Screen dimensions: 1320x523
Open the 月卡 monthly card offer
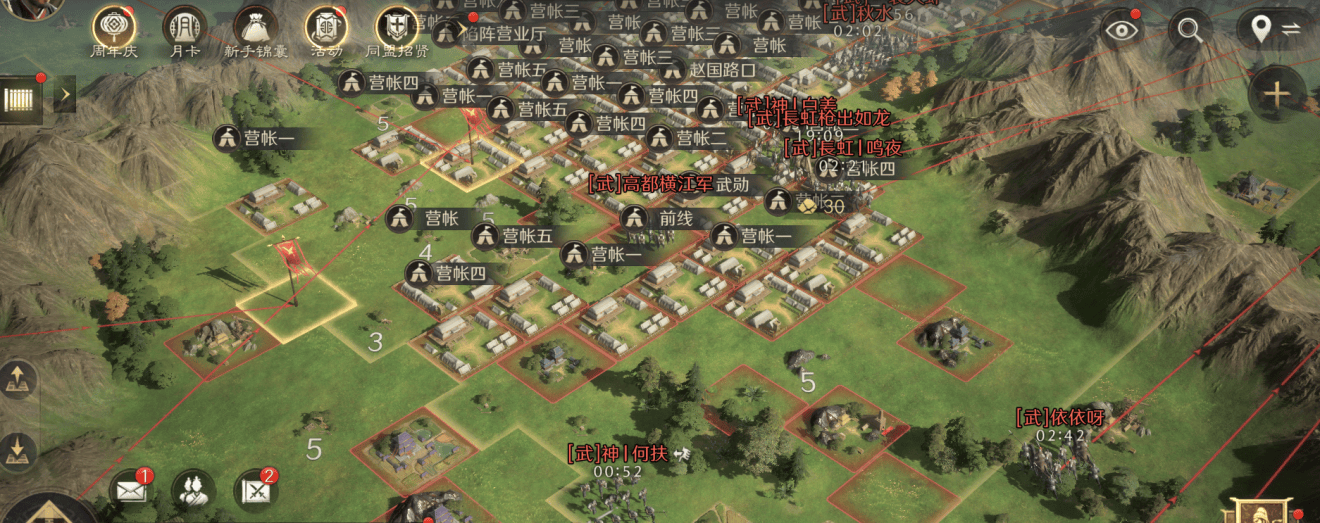[x=184, y=27]
